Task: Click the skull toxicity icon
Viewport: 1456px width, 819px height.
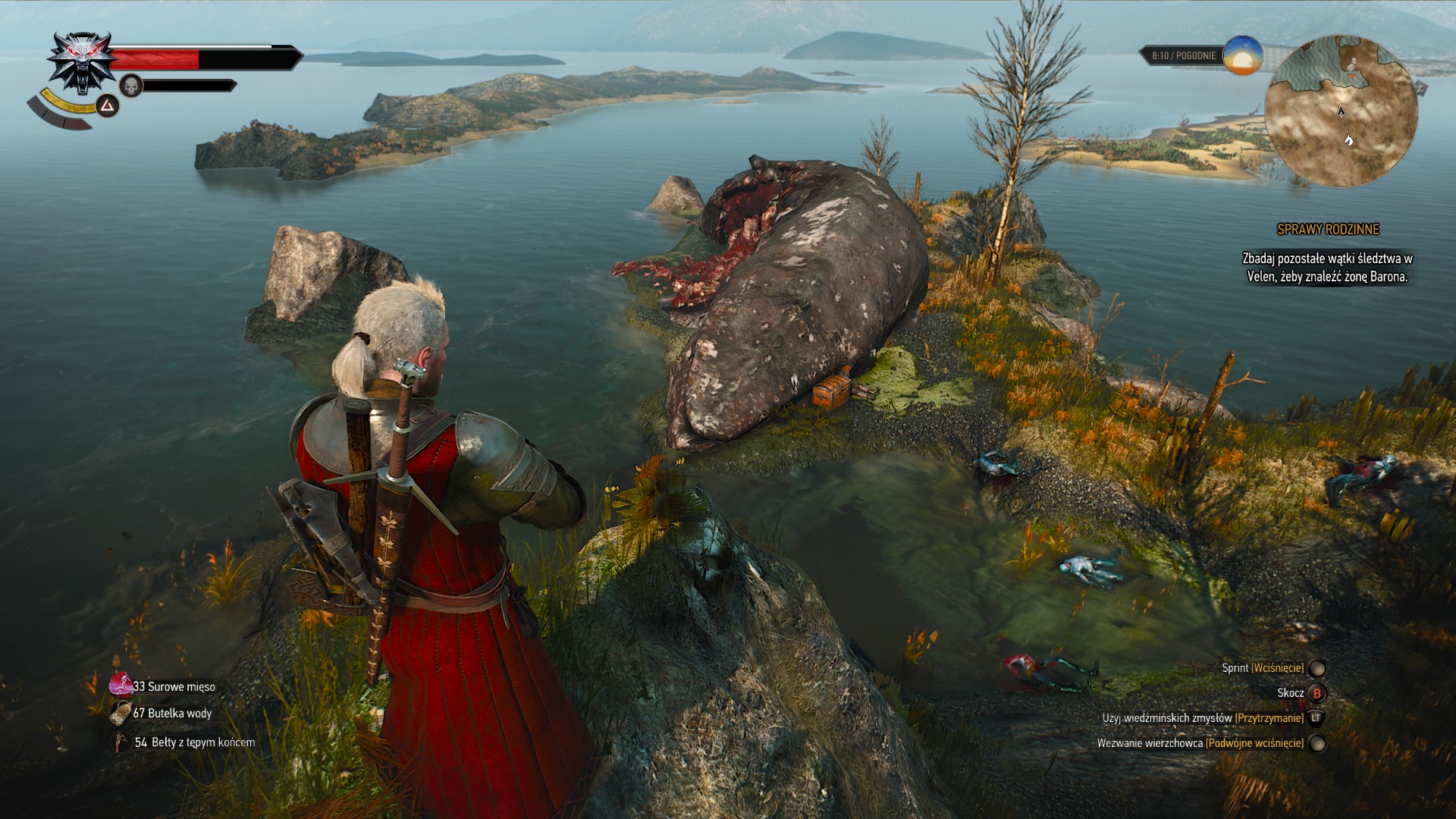Action: (x=131, y=86)
